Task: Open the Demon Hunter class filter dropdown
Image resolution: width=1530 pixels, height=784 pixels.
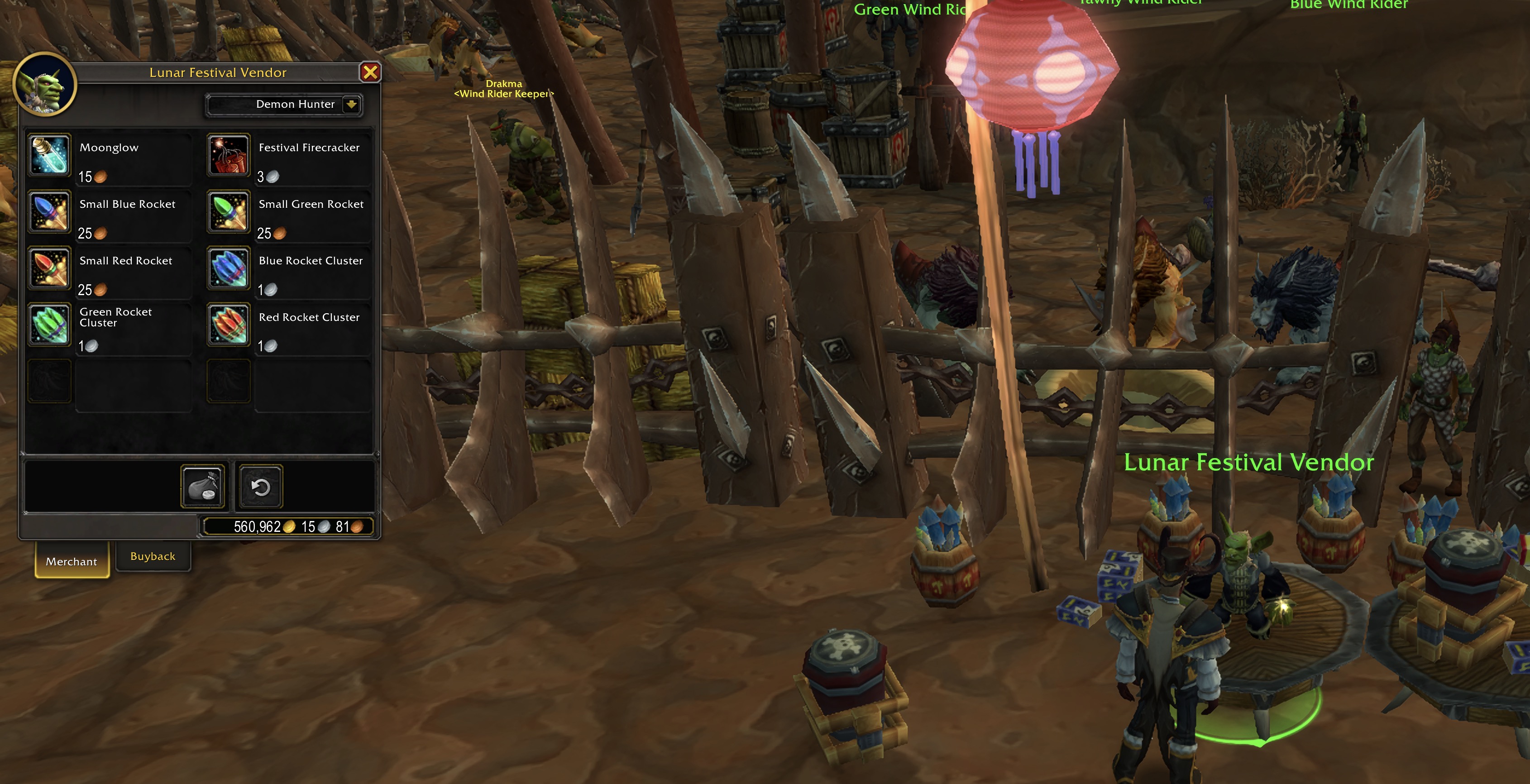Action: tap(351, 105)
